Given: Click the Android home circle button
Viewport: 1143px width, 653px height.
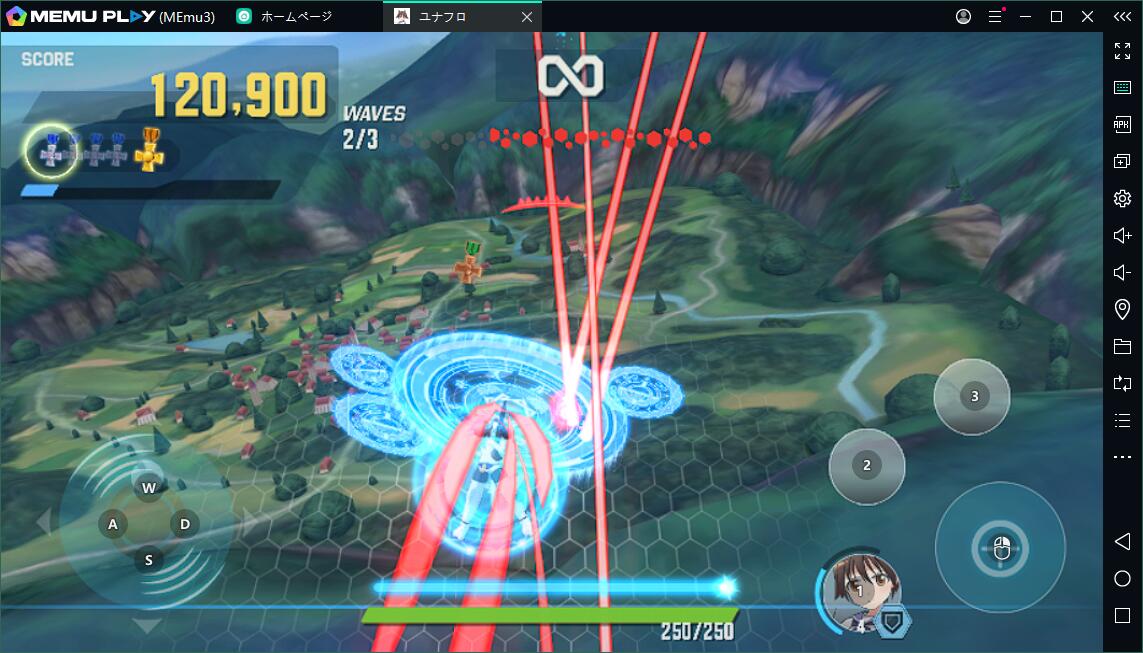Looking at the screenshot, I should [x=1122, y=578].
